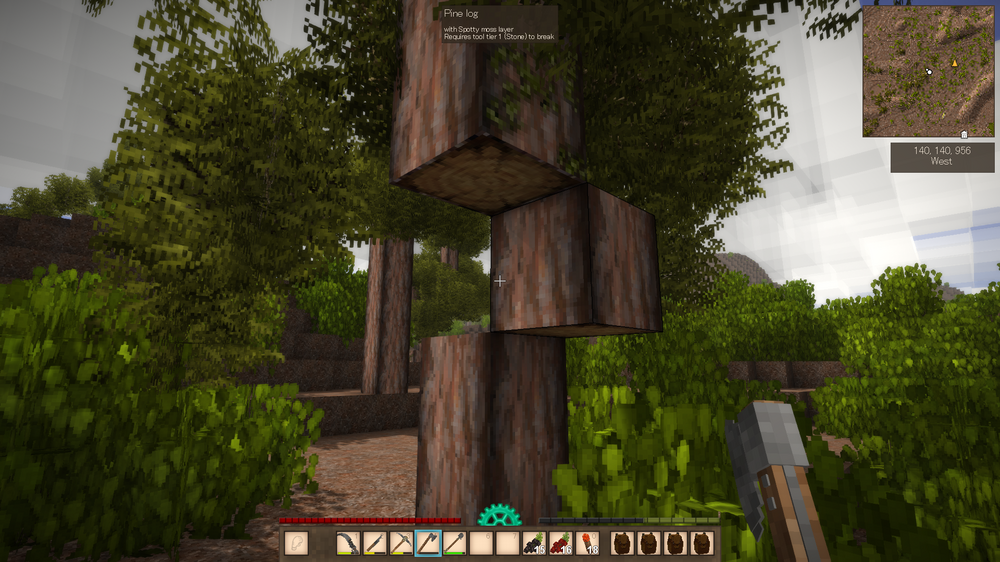Image resolution: width=1000 pixels, height=562 pixels.
Task: Select the gravestone marker on the minimap
Action: click(x=963, y=134)
